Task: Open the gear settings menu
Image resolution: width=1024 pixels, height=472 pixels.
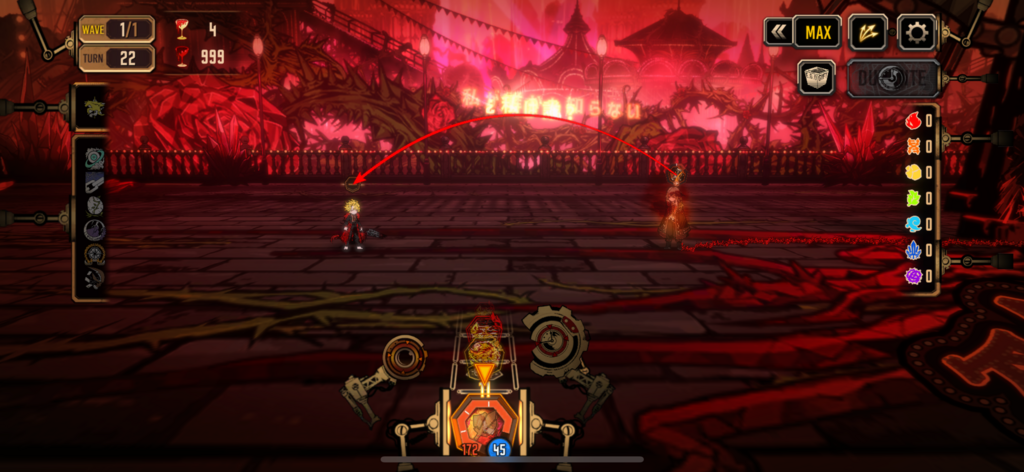Action: click(916, 32)
